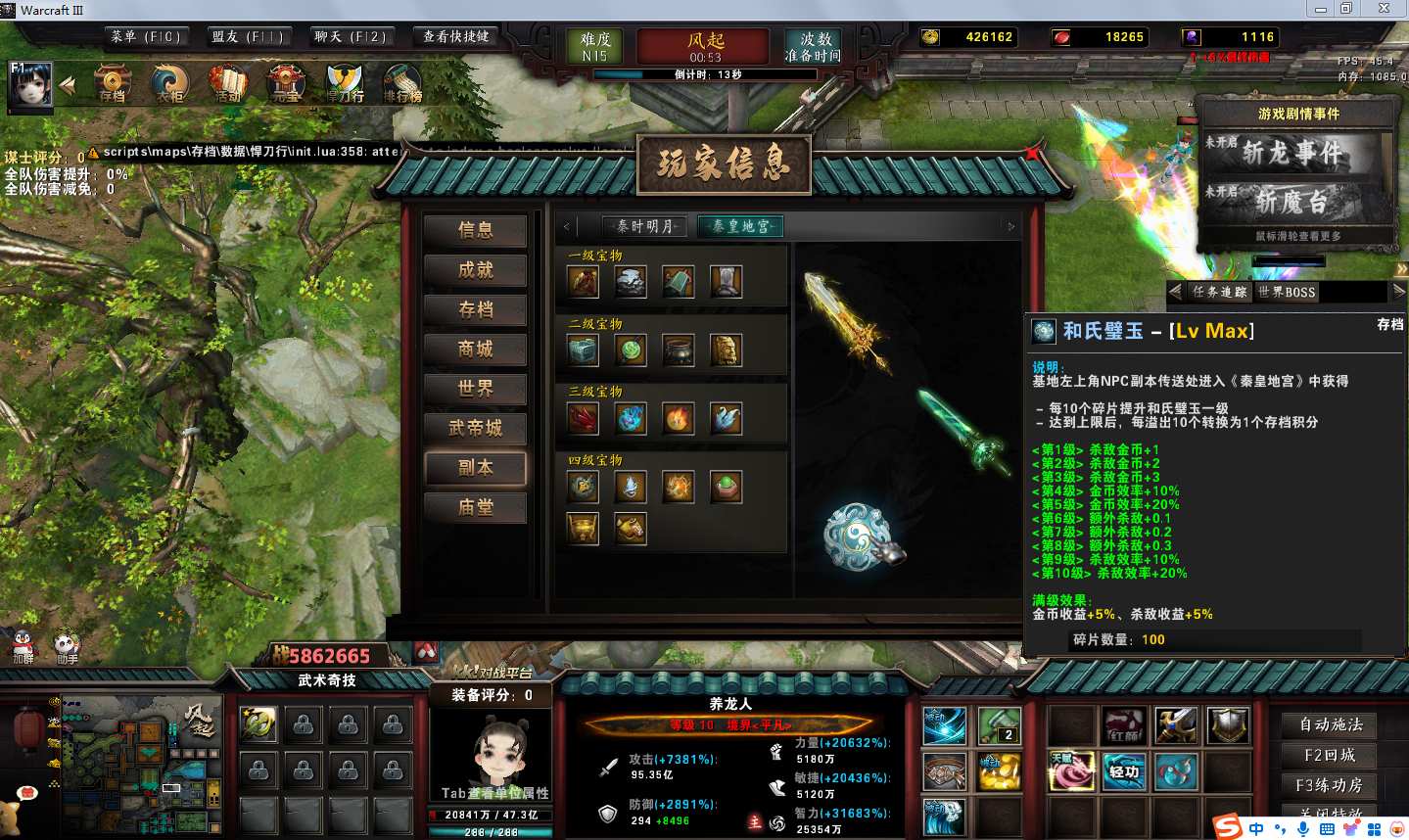Click the 查看快捷键 button
This screenshot has width=1409, height=840.
pyautogui.click(x=455, y=37)
